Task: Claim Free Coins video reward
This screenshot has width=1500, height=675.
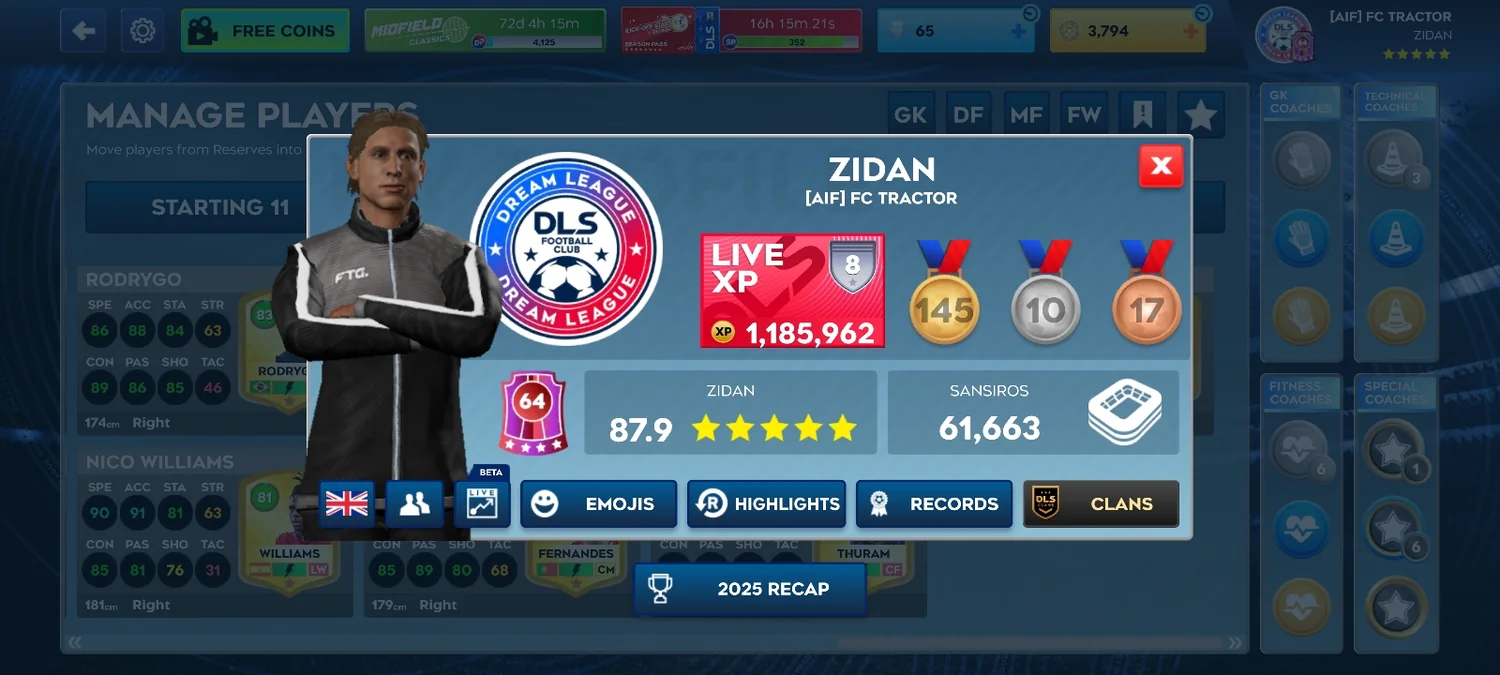Action: tap(265, 31)
